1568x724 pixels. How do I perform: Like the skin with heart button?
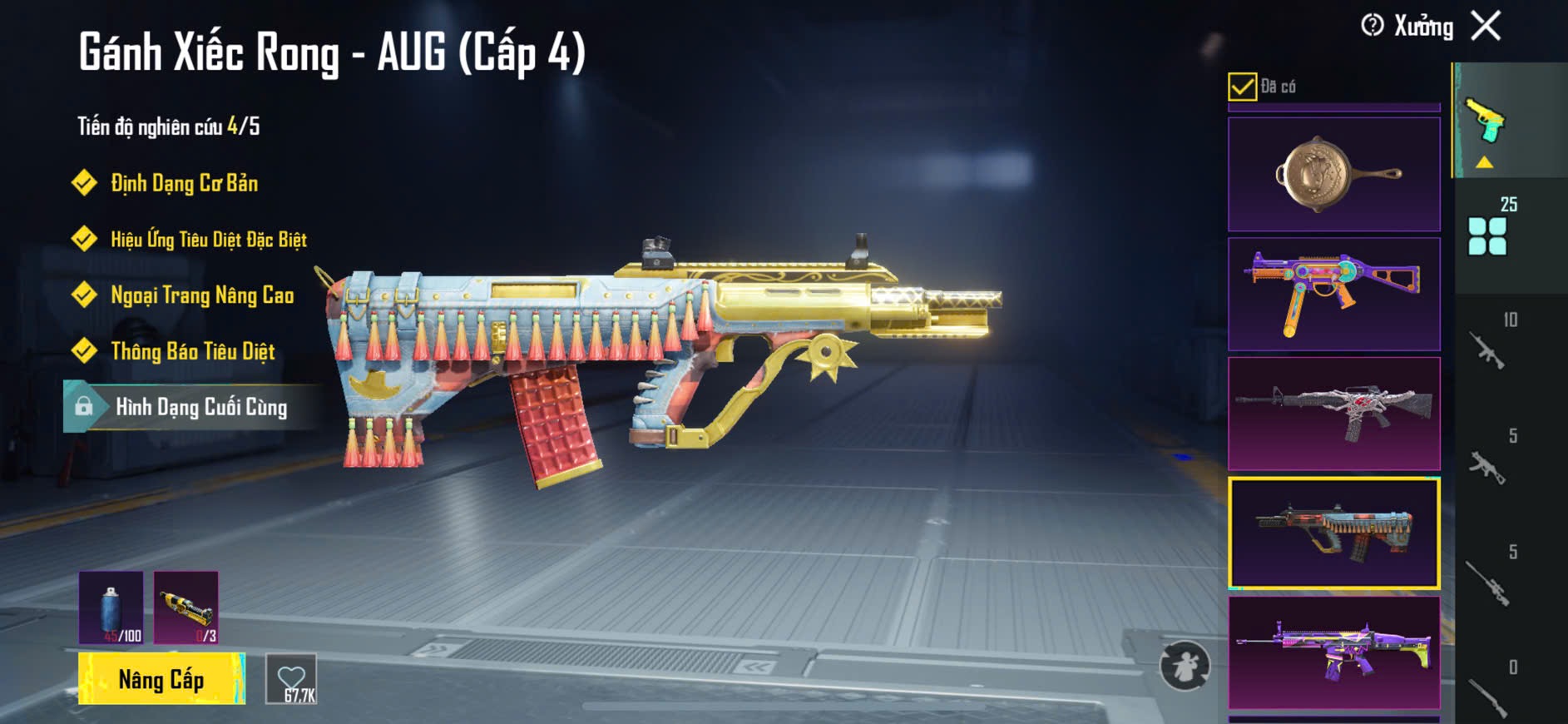(x=291, y=679)
